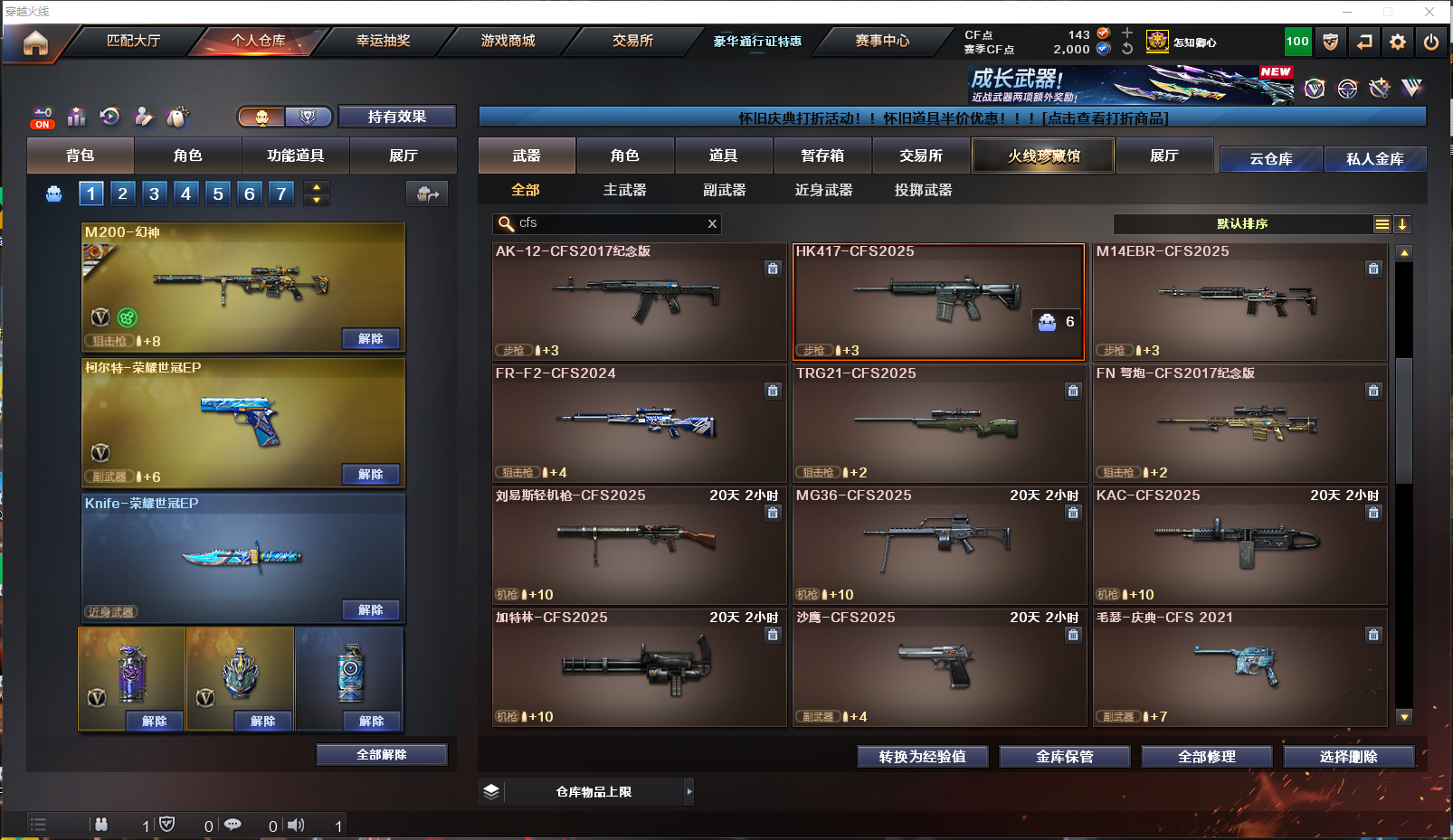1453x840 pixels.
Task: Select the 暂存箱 tab
Action: pyautogui.click(x=822, y=156)
